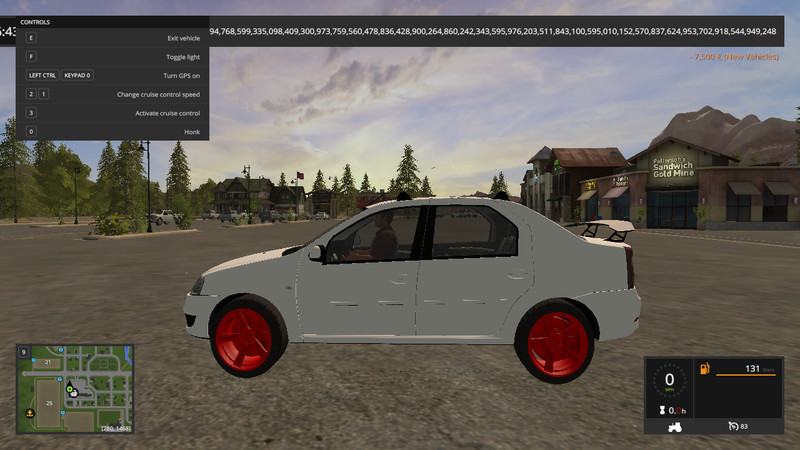Select field 25 on the minimap

tap(47, 403)
